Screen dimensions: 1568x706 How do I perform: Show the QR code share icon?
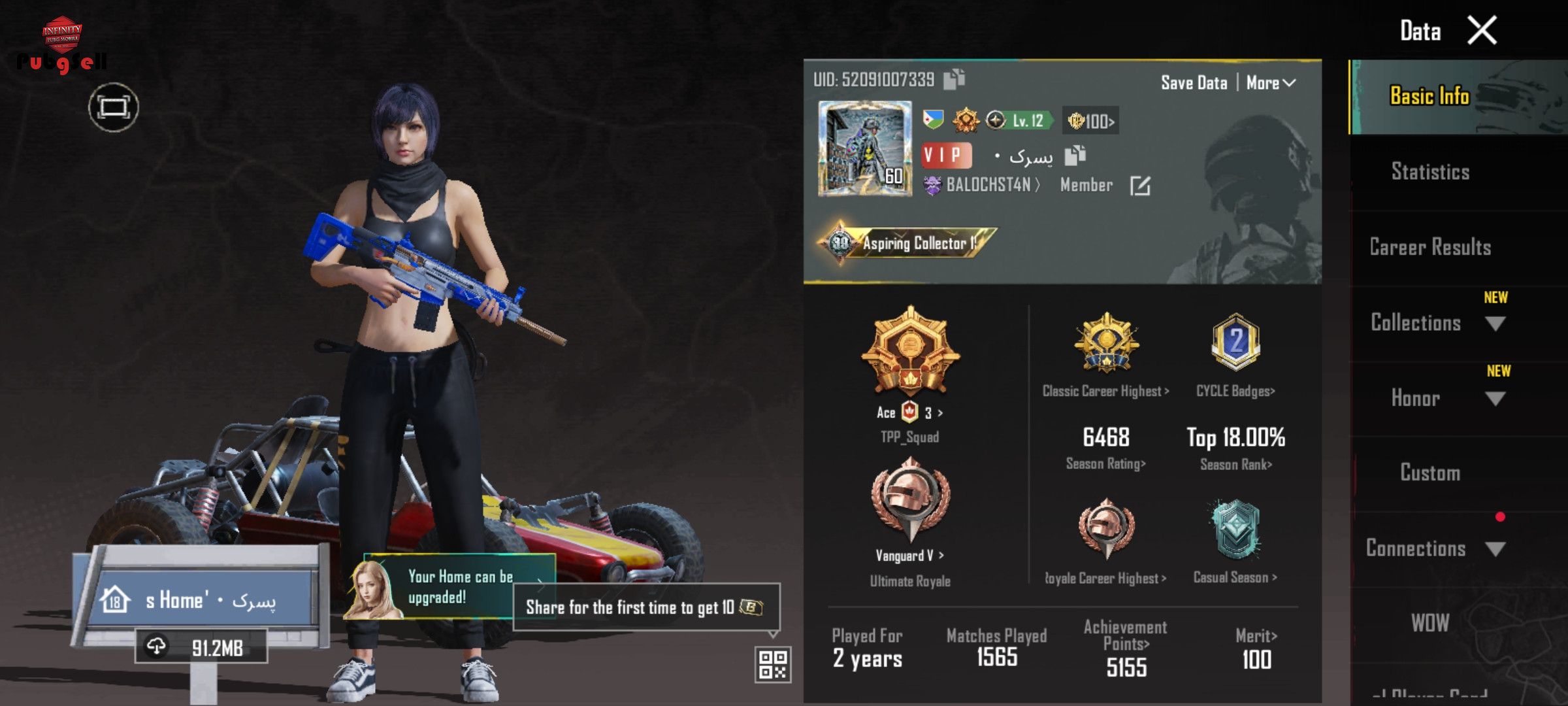[773, 664]
